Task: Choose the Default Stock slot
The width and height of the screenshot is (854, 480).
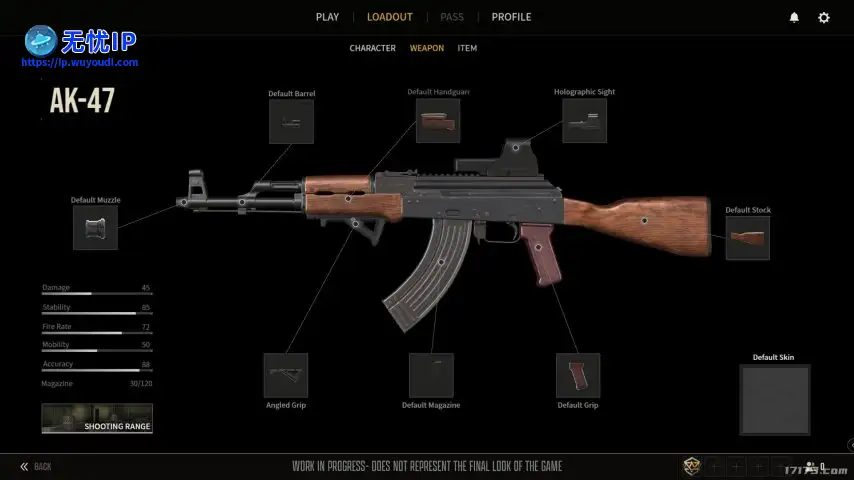Action: 747,238
